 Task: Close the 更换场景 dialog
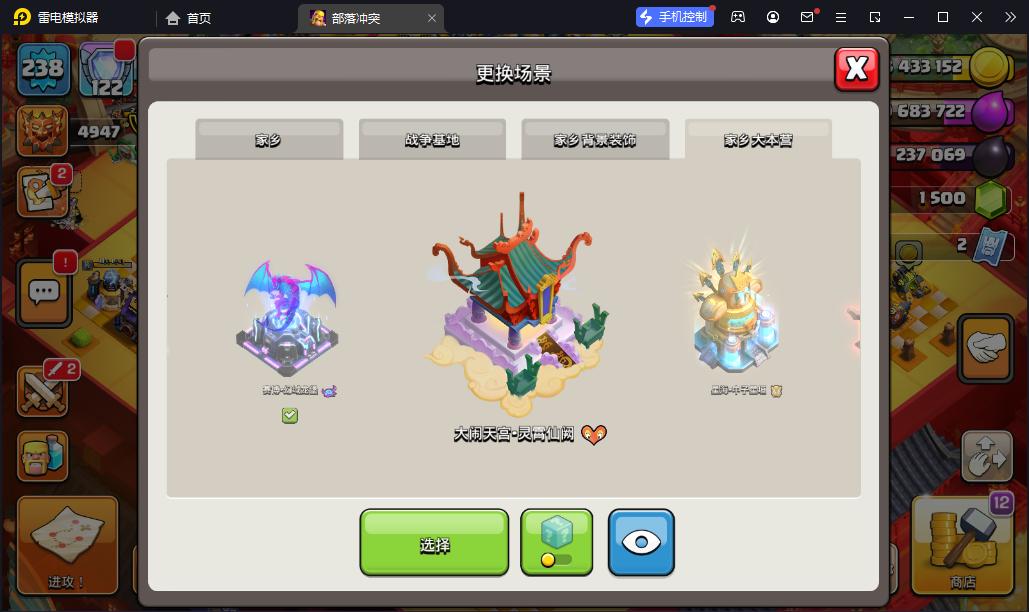[x=856, y=68]
